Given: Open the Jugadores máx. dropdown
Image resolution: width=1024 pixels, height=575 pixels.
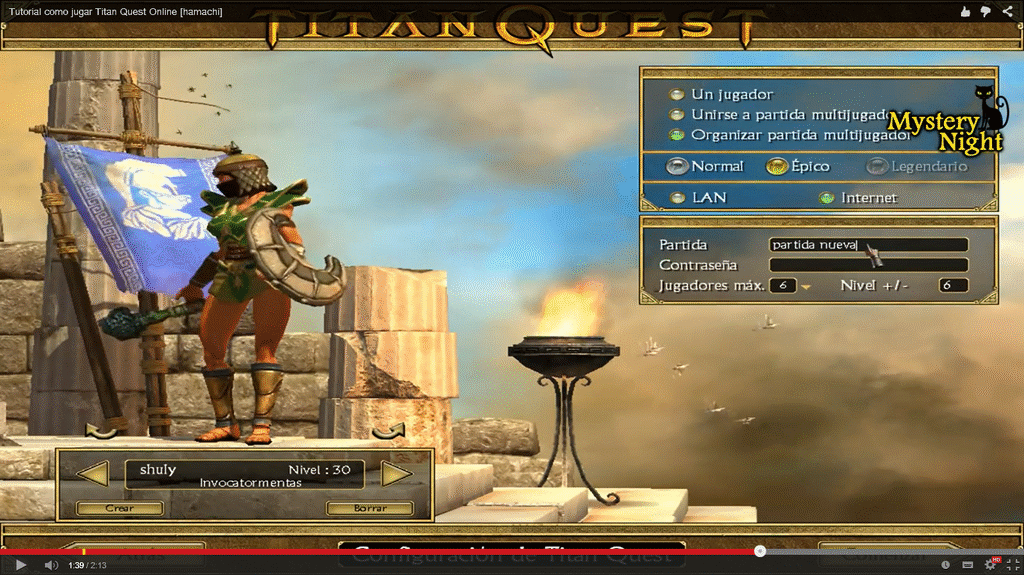Looking at the screenshot, I should (805, 286).
